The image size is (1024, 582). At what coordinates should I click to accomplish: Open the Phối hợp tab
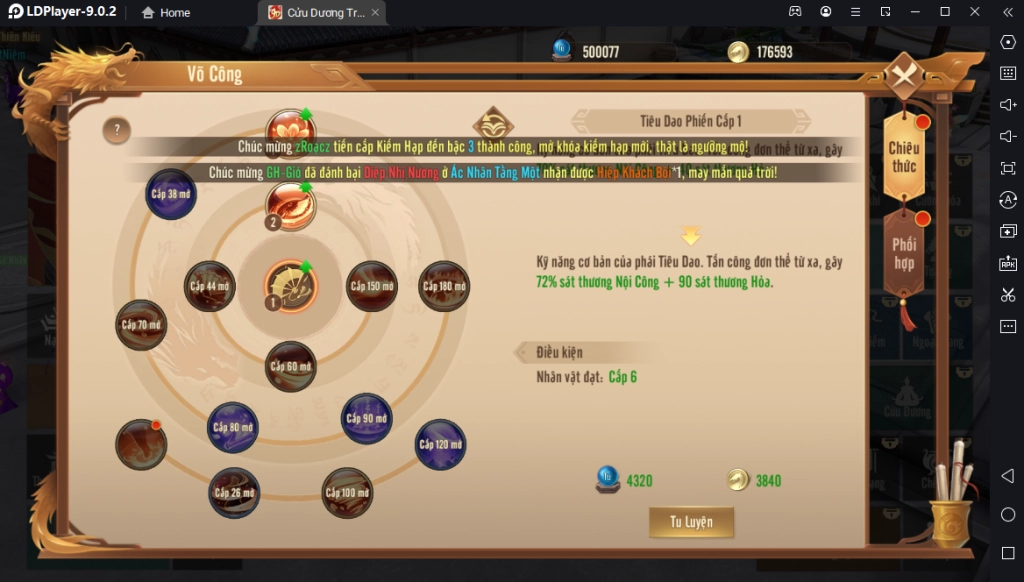(904, 254)
